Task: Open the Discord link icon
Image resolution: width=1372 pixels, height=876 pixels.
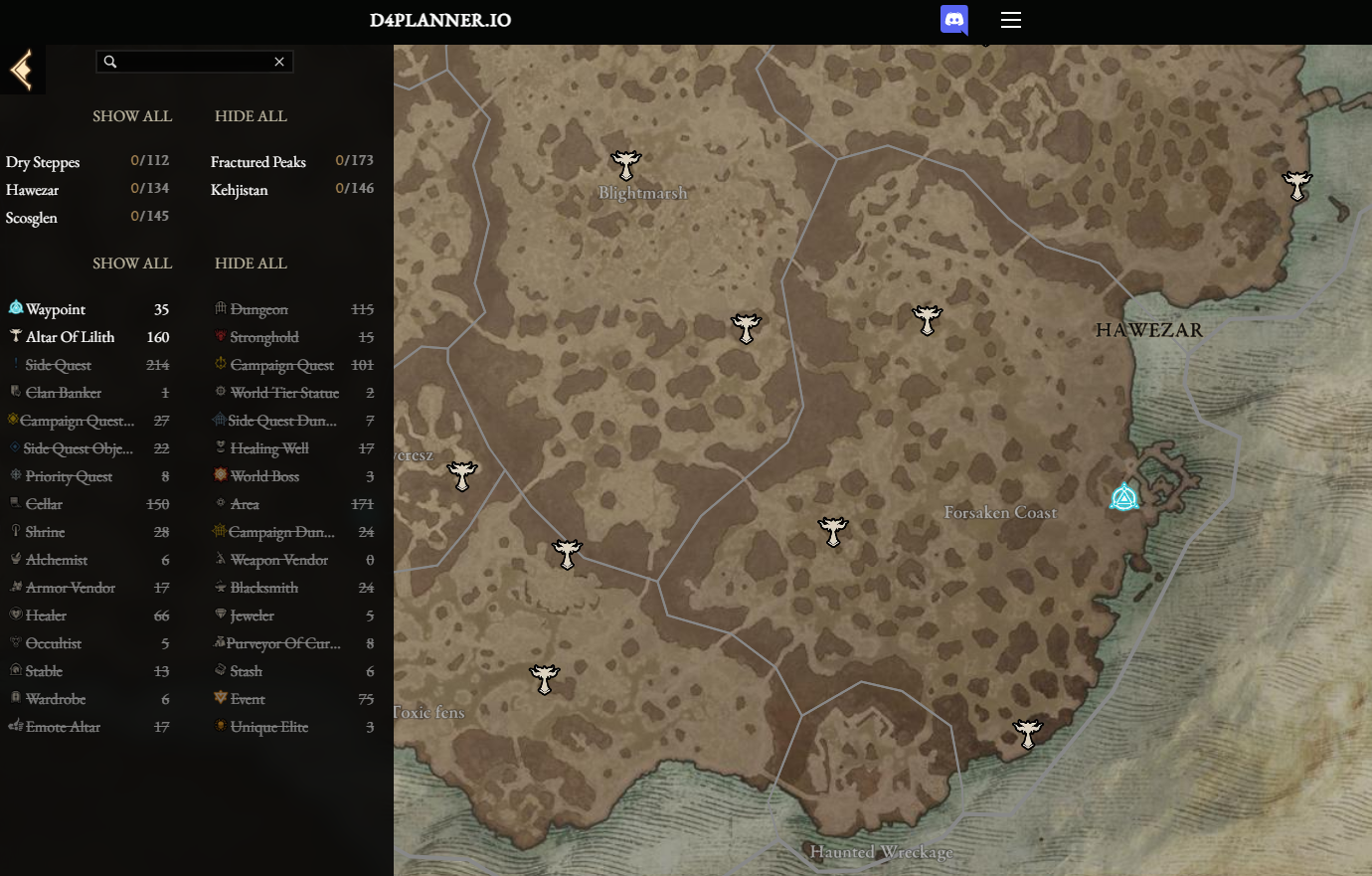Action: [x=954, y=20]
